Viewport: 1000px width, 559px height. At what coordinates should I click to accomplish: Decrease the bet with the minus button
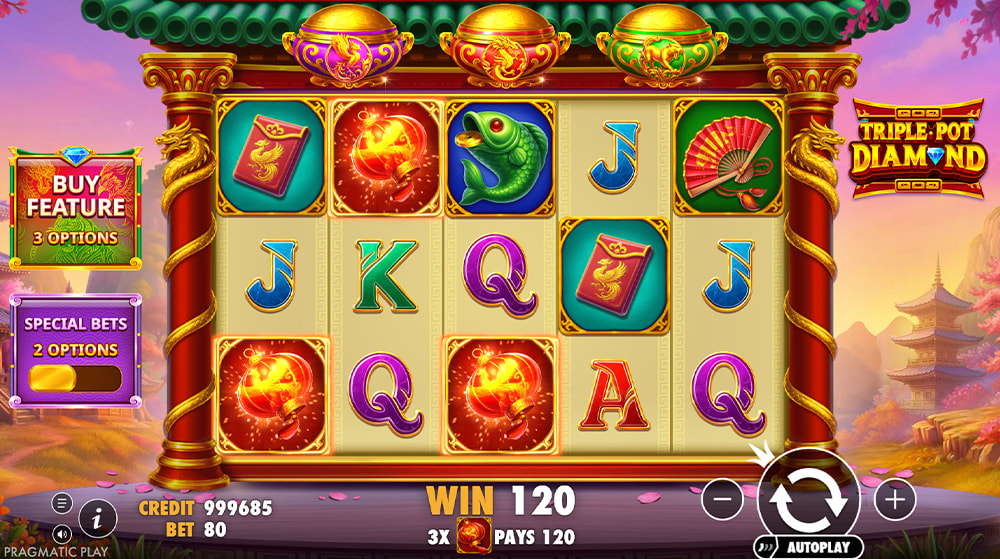click(722, 498)
